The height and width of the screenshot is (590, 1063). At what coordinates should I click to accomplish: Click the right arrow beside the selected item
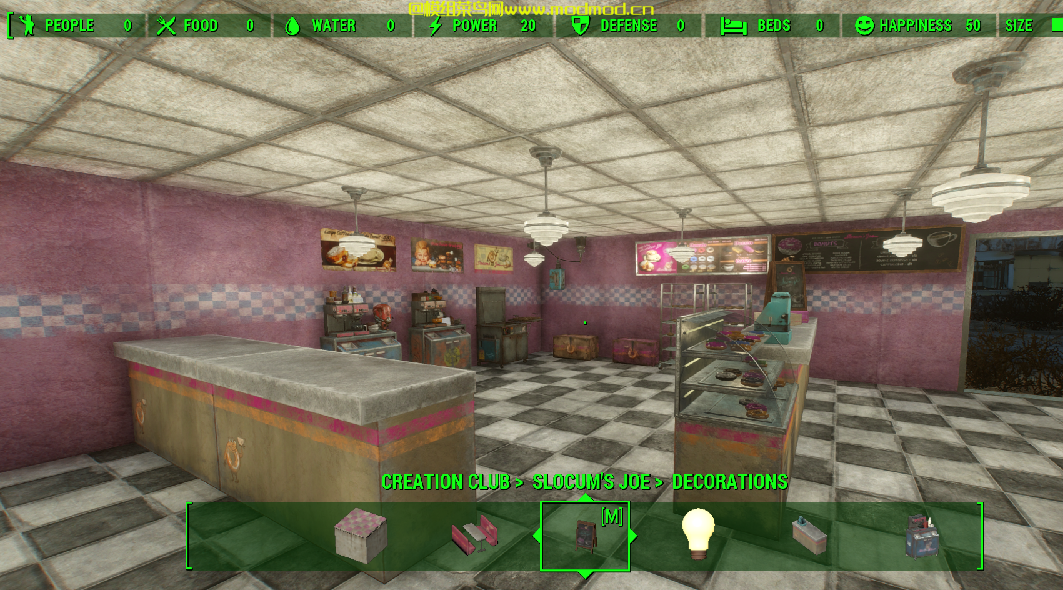tap(632, 535)
